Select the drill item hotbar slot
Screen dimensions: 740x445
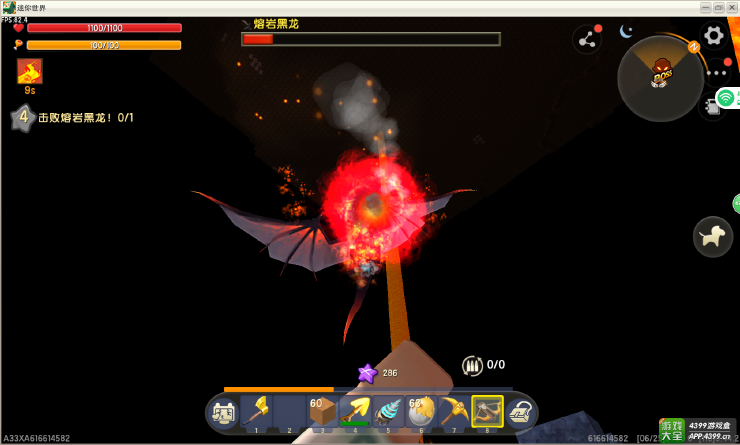pyautogui.click(x=387, y=410)
